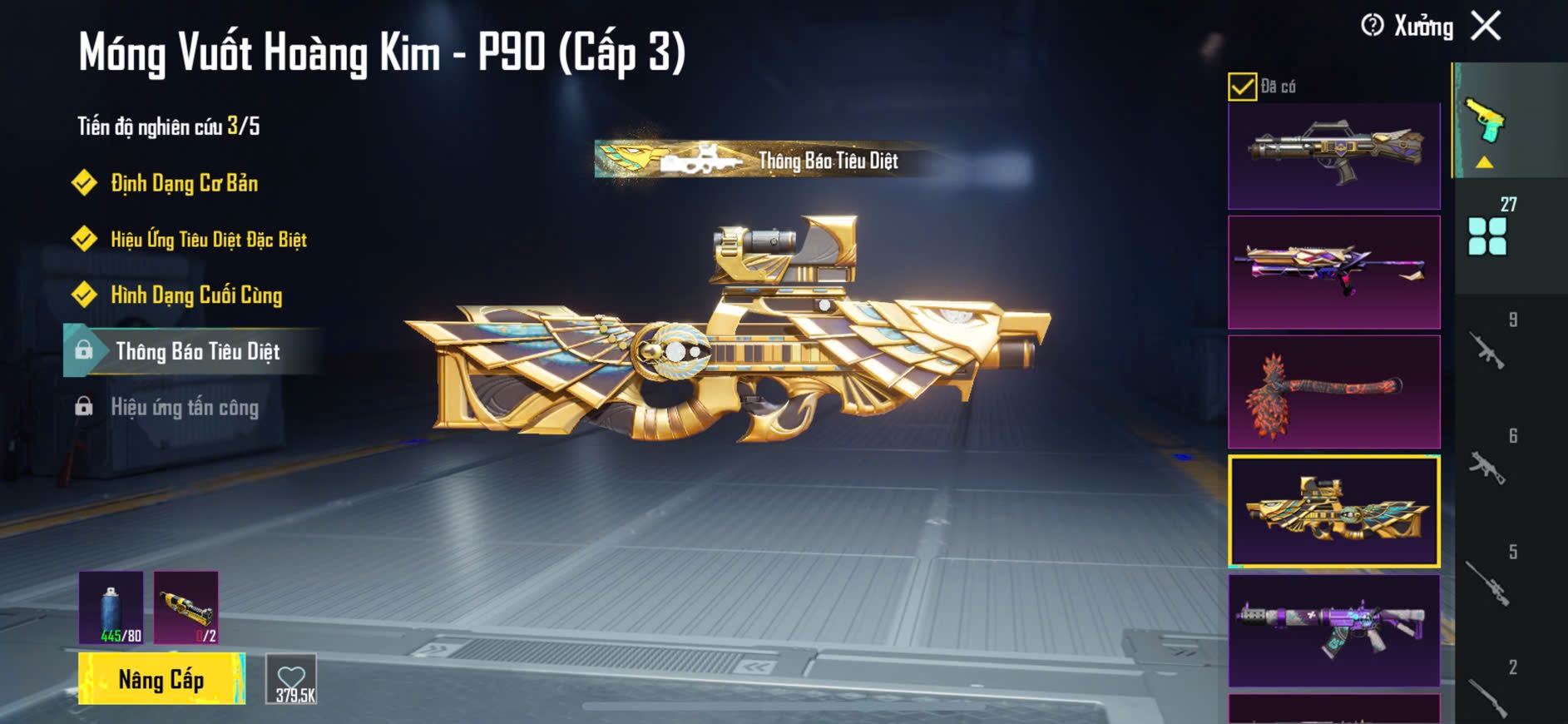Select the locked Hiệu ứng tấn công stage
Screen dimensions: 1568x724
pyautogui.click(x=184, y=407)
